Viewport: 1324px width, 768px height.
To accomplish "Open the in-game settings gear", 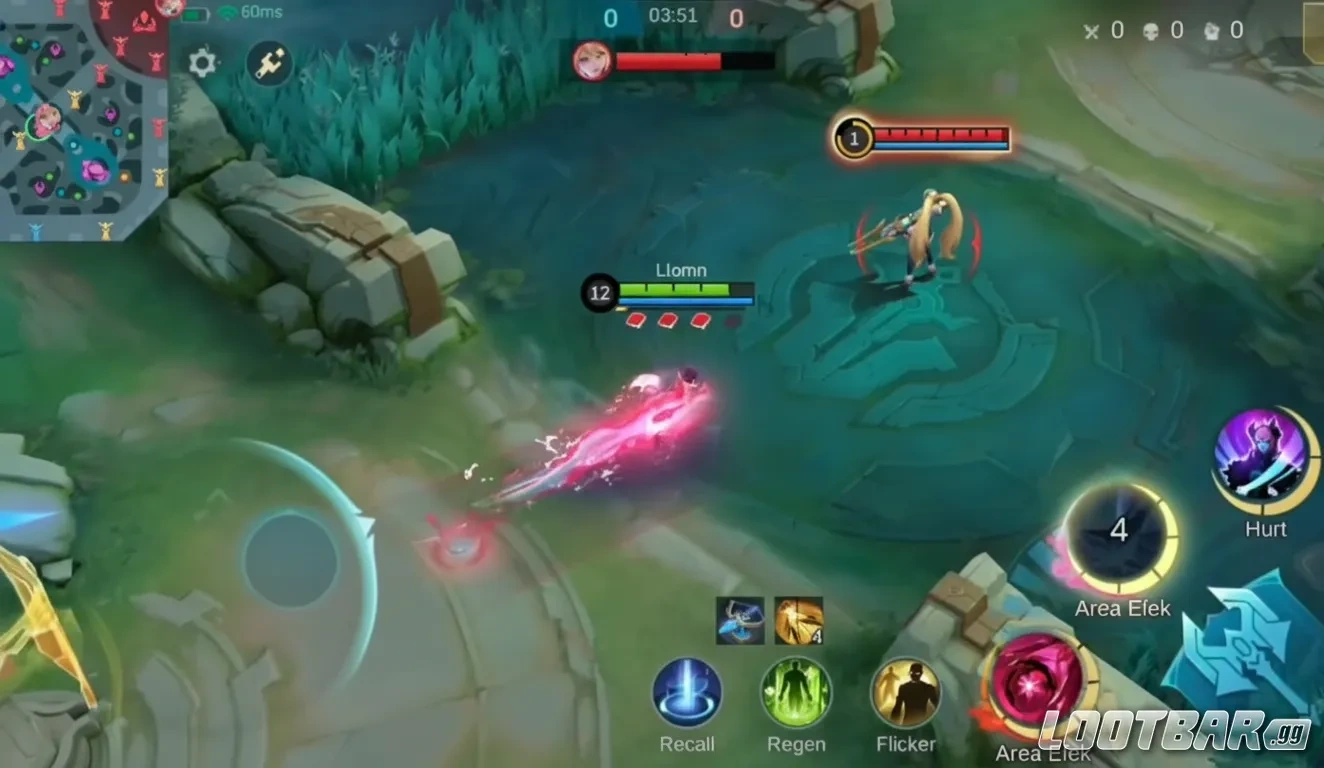I will point(203,62).
